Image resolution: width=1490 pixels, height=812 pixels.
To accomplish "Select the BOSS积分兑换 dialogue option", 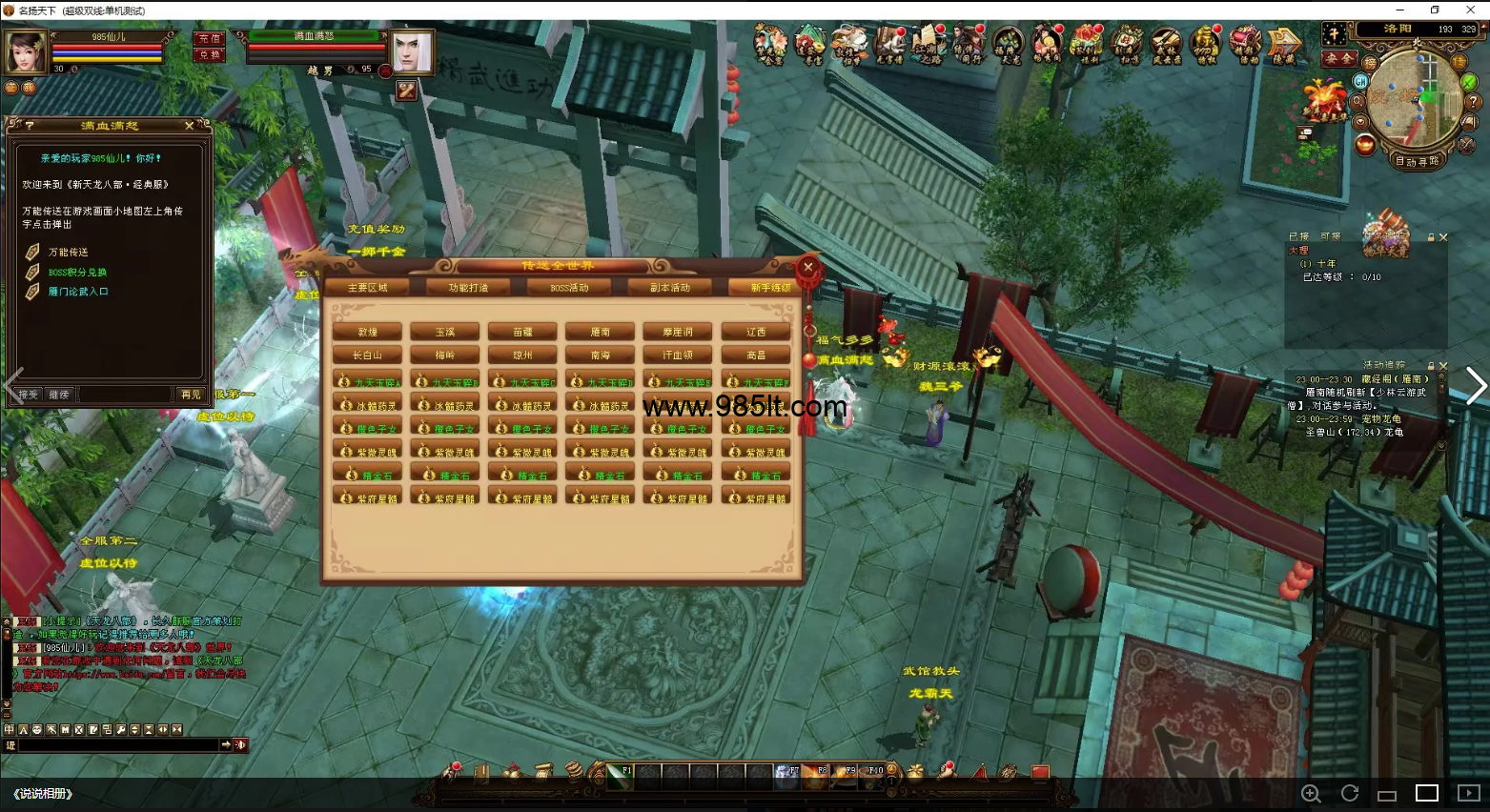I will pyautogui.click(x=77, y=273).
